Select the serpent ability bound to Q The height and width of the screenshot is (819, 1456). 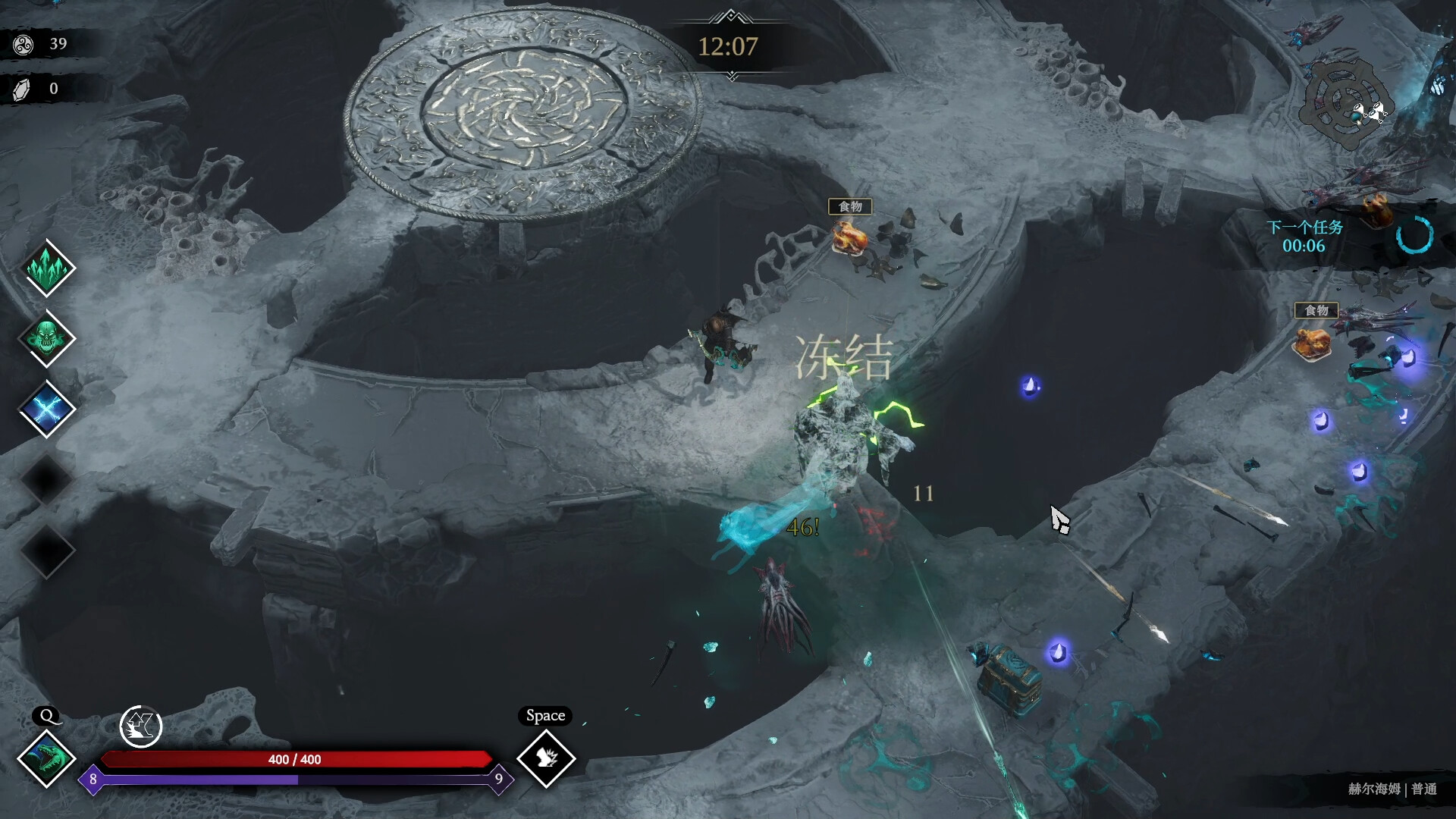pyautogui.click(x=47, y=760)
